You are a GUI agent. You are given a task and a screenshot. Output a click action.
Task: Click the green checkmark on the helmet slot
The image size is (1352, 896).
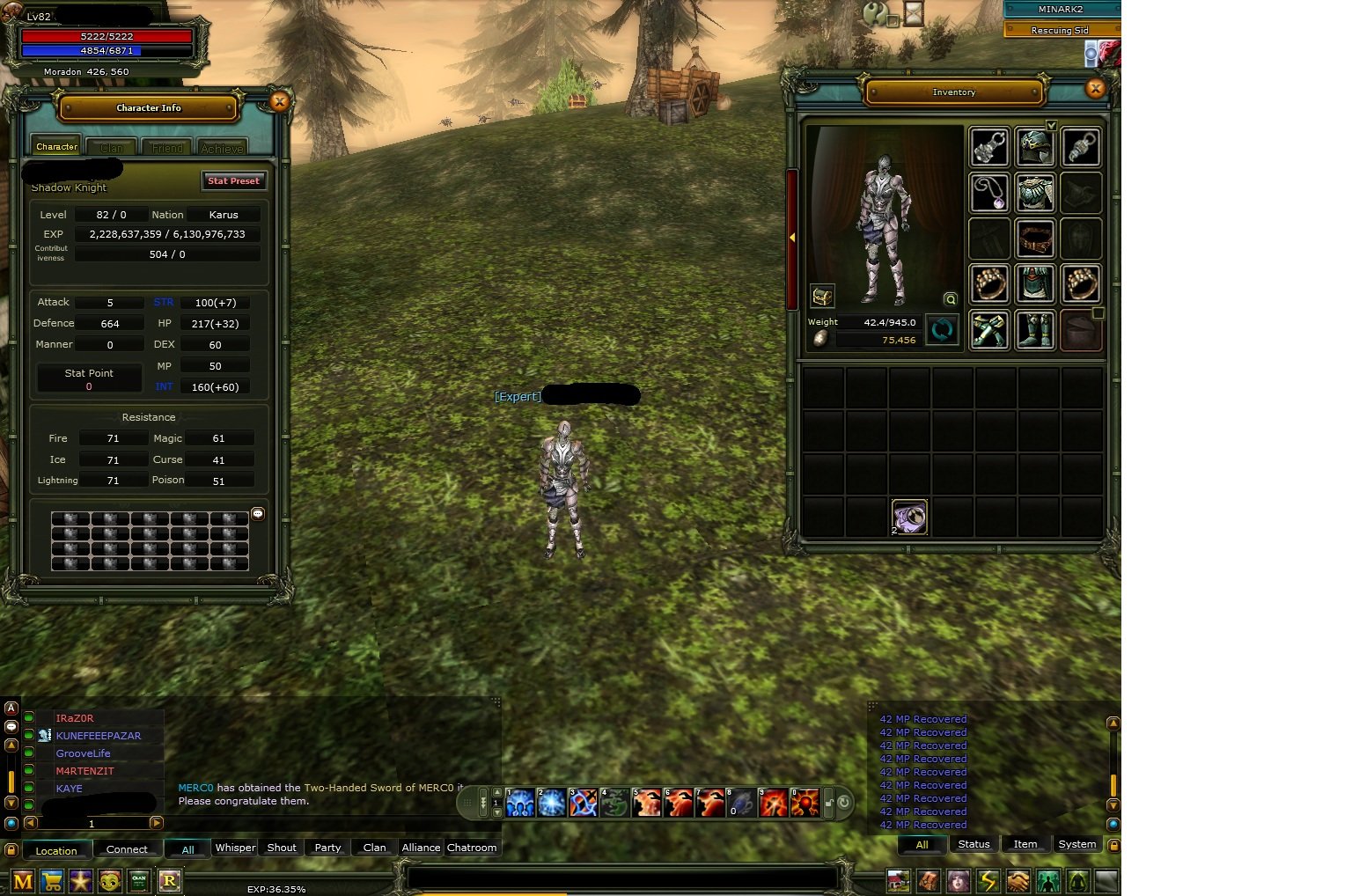[x=1051, y=126]
